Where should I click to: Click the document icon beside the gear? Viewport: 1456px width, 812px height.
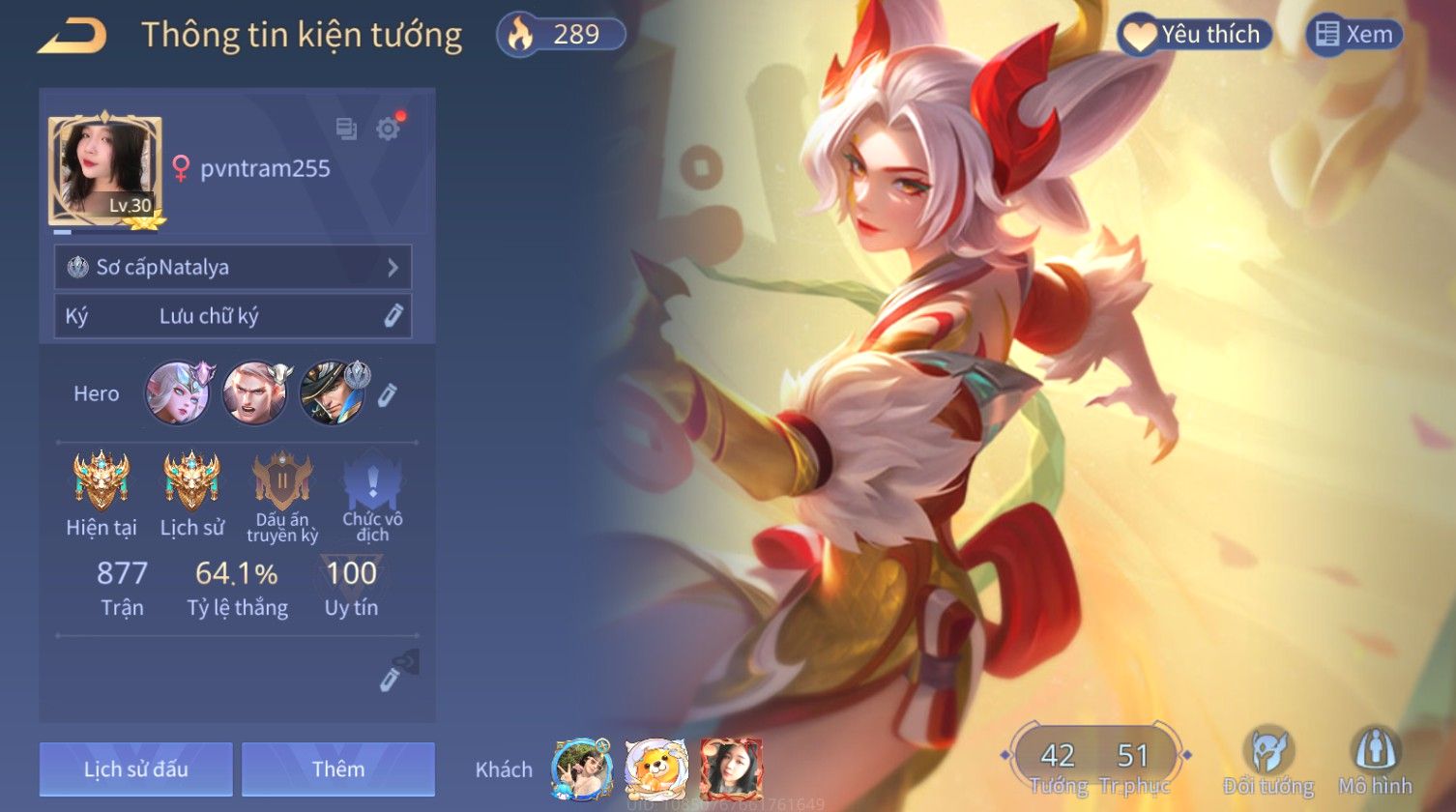[346, 129]
